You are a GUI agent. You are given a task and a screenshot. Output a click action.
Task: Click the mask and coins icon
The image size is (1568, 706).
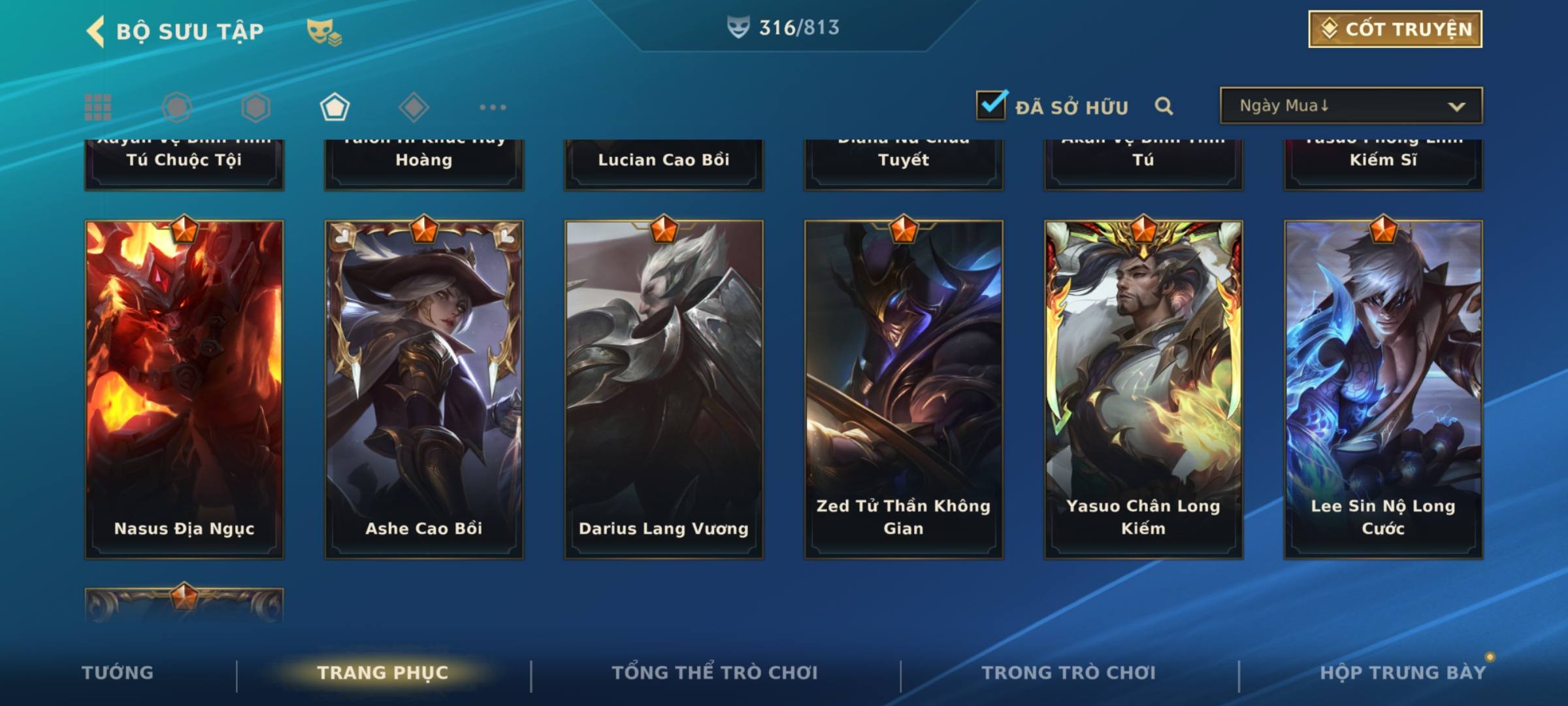click(x=324, y=31)
